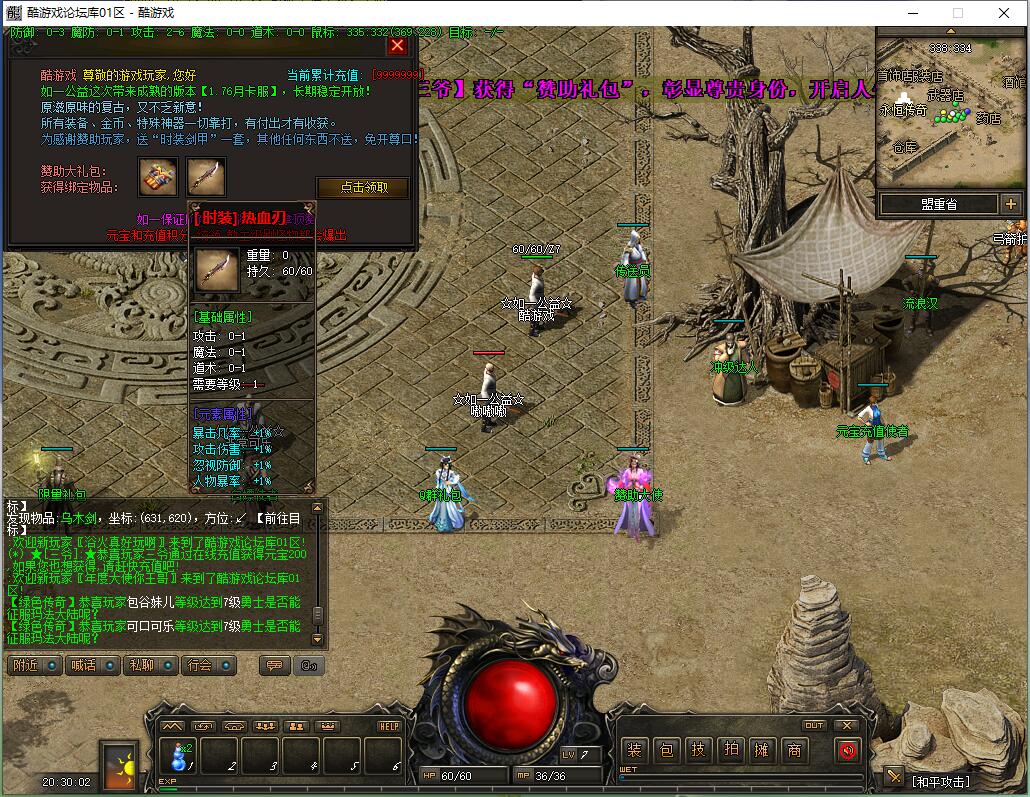The width and height of the screenshot is (1030, 797).
Task: Expand the minimap with the plus button
Action: [x=1009, y=204]
